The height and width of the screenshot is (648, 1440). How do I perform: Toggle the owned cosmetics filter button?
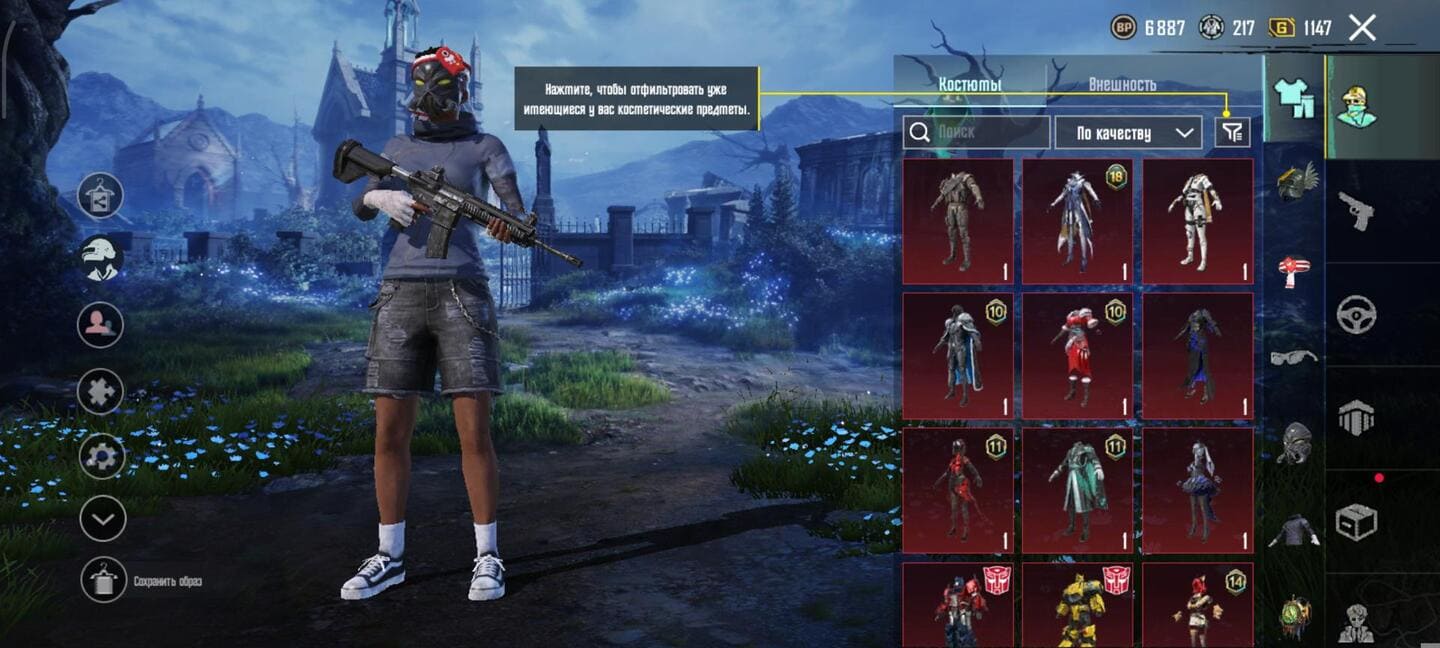[1233, 132]
